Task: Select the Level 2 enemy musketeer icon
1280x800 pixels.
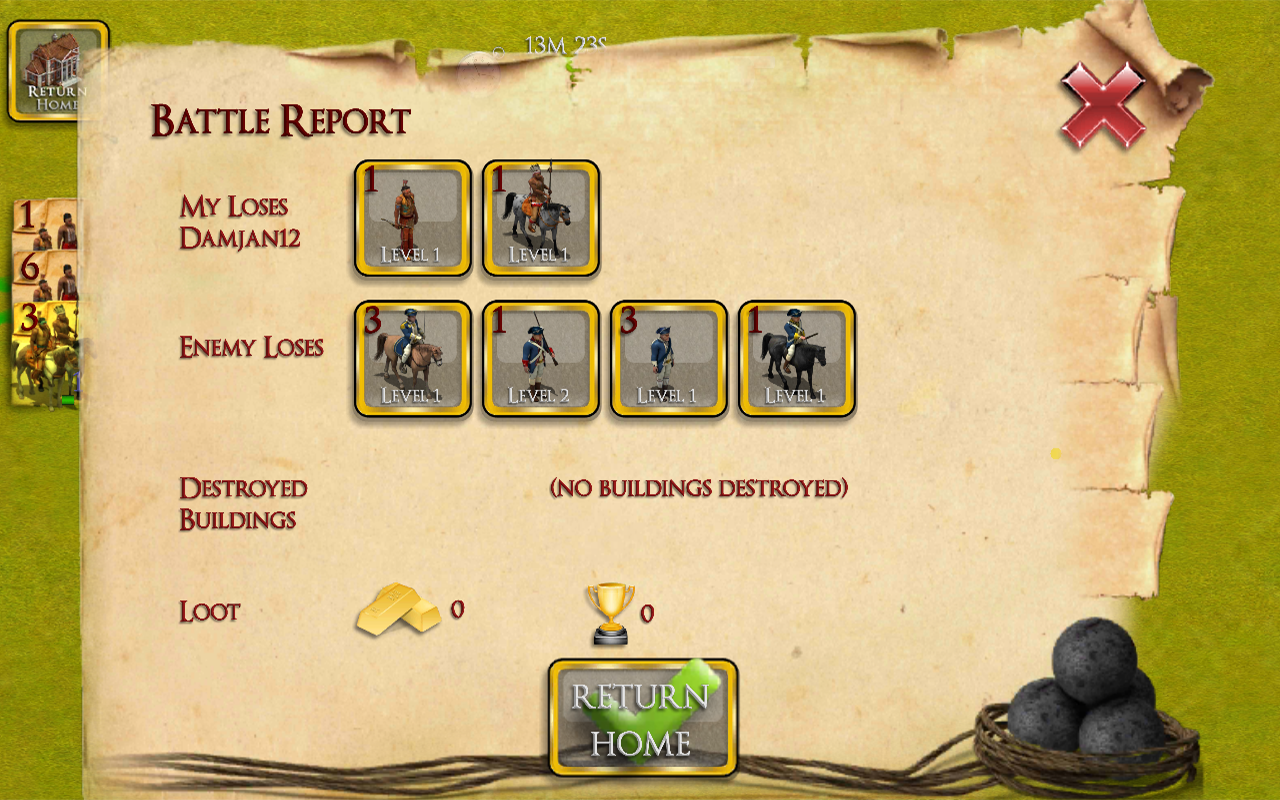Action: [x=540, y=360]
